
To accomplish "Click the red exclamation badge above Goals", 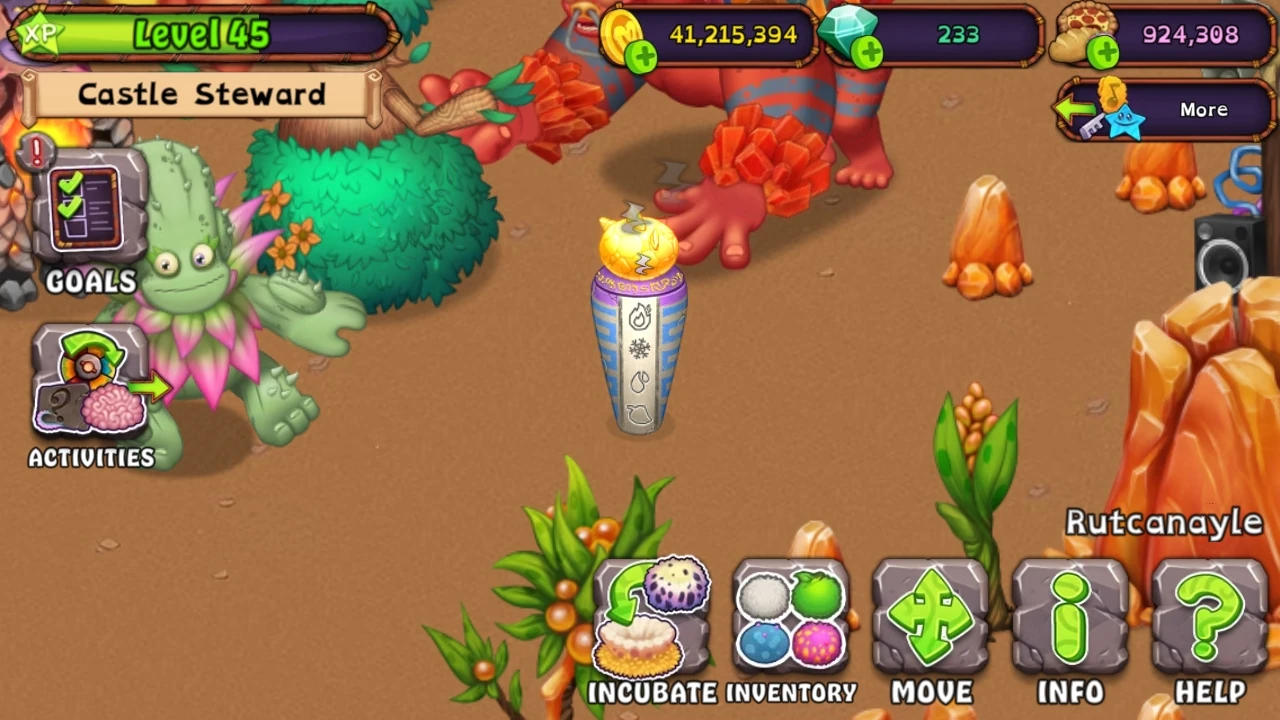I will (x=34, y=150).
